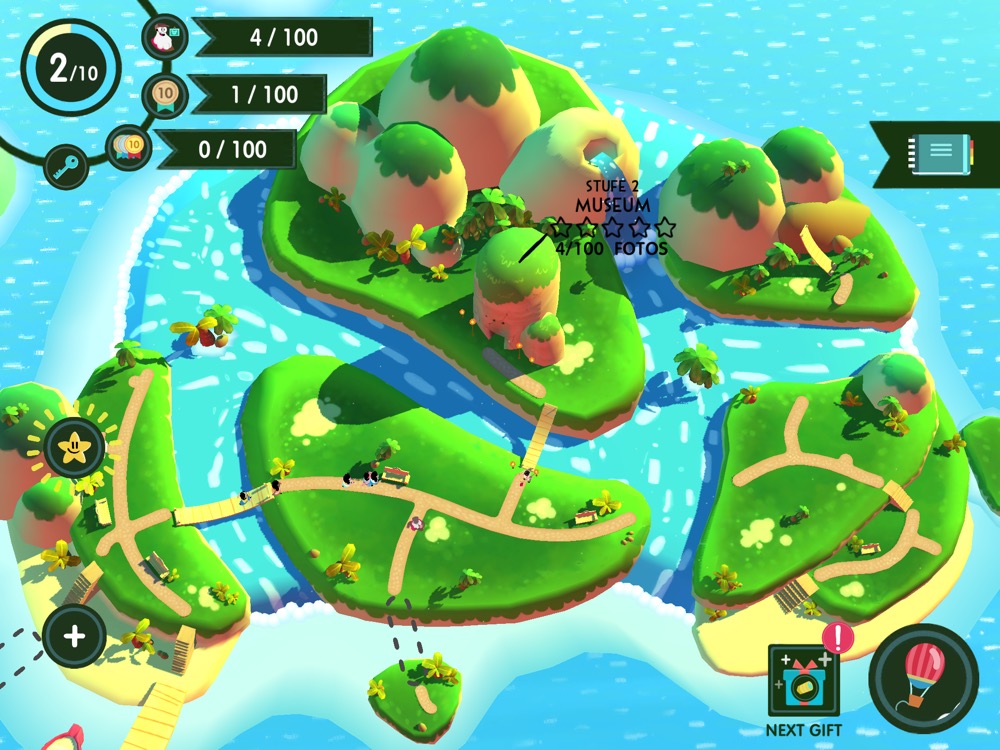
Task: Open the triple medal 0/100 counter
Action: (232, 149)
